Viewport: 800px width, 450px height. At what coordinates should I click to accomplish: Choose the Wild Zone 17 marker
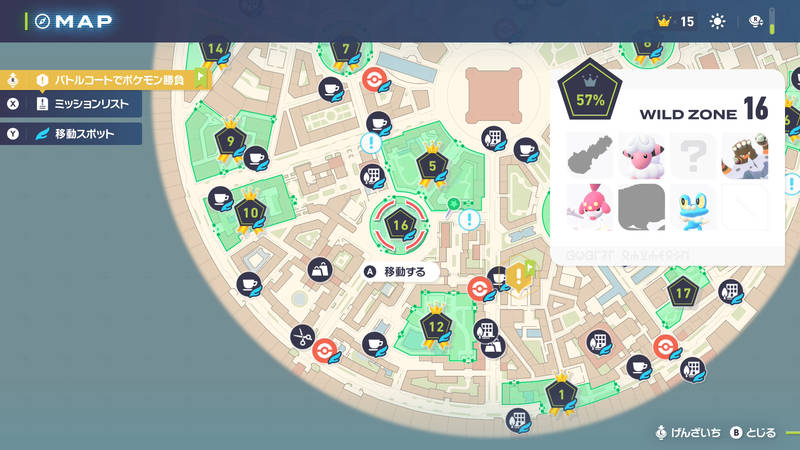point(683,293)
